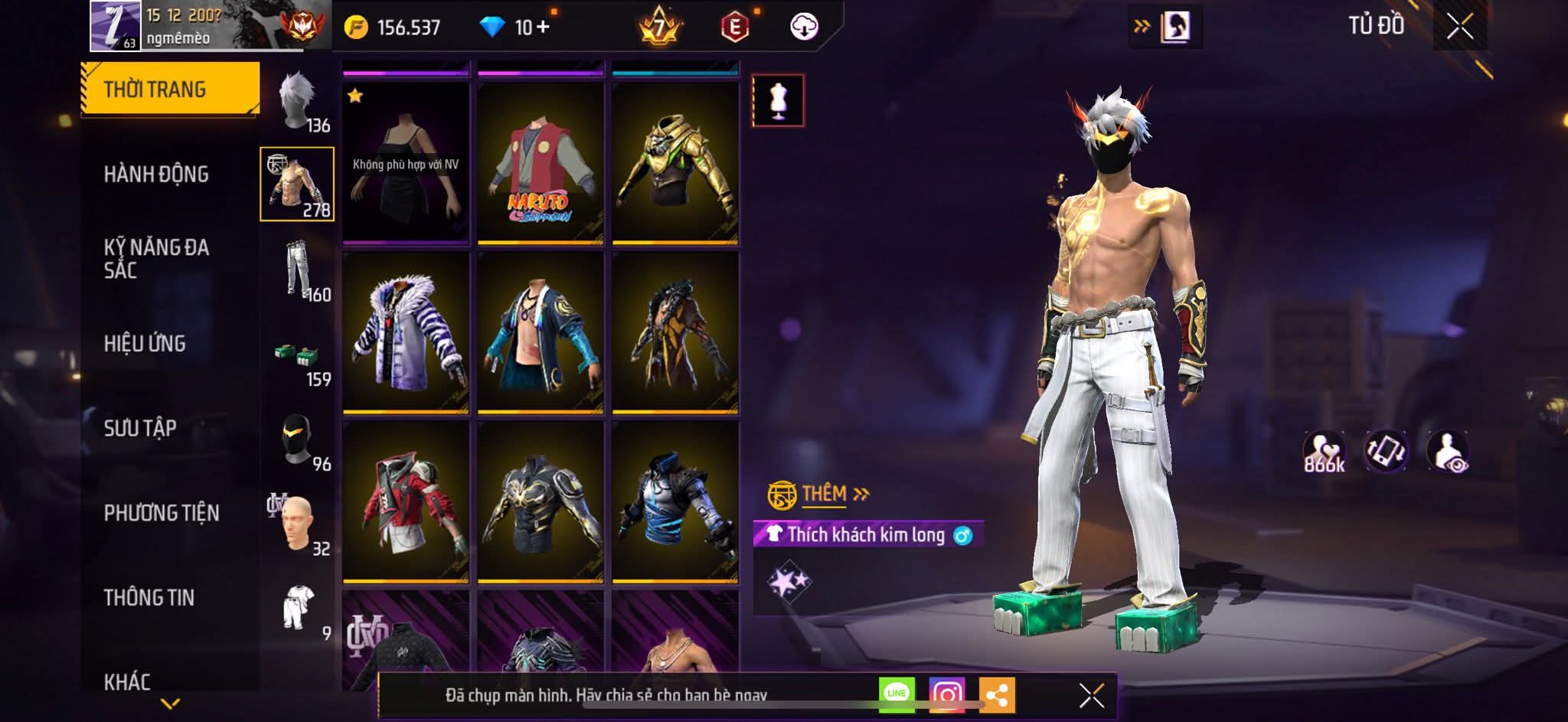Show the THÔNG TIN section
Image resolution: width=1568 pixels, height=722 pixels.
click(149, 597)
